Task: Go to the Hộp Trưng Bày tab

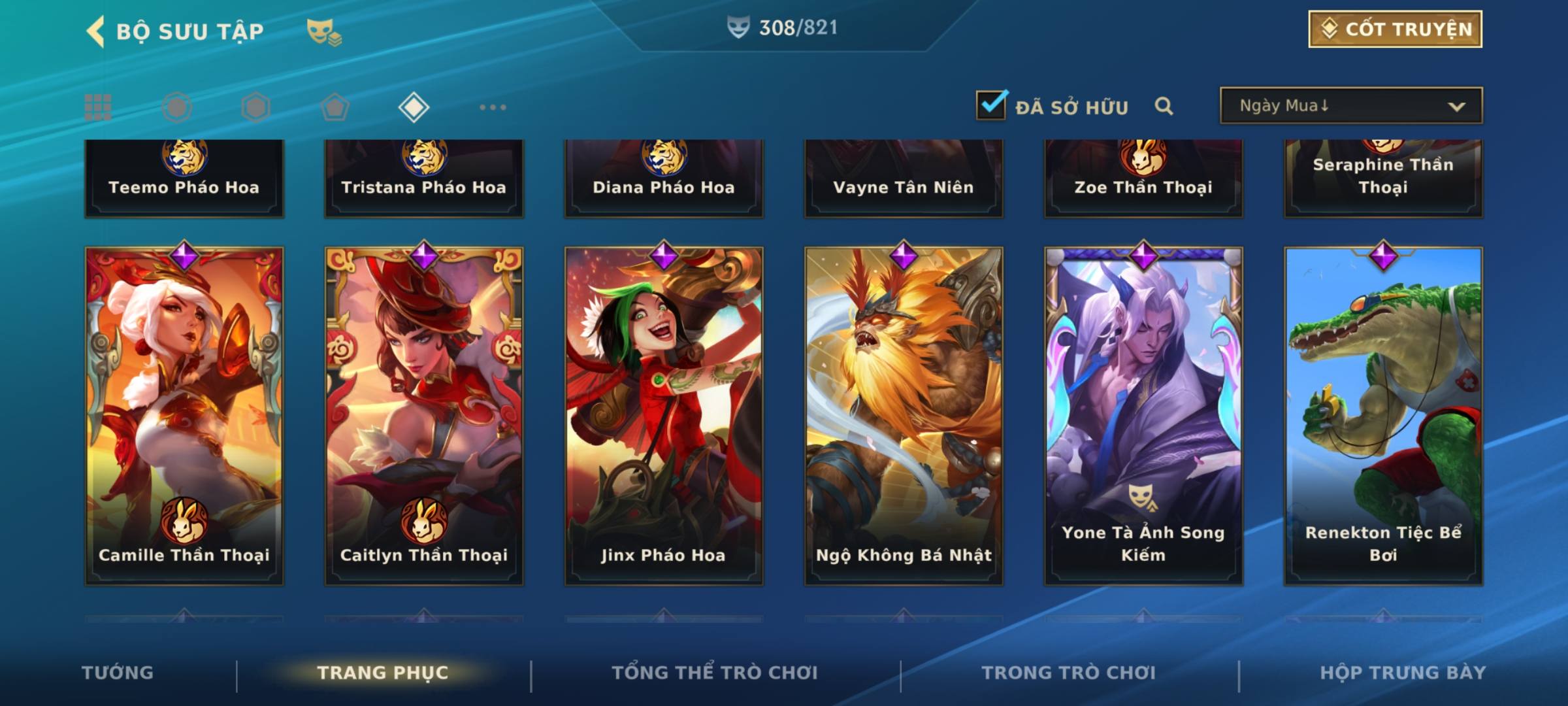Action: click(x=1403, y=673)
